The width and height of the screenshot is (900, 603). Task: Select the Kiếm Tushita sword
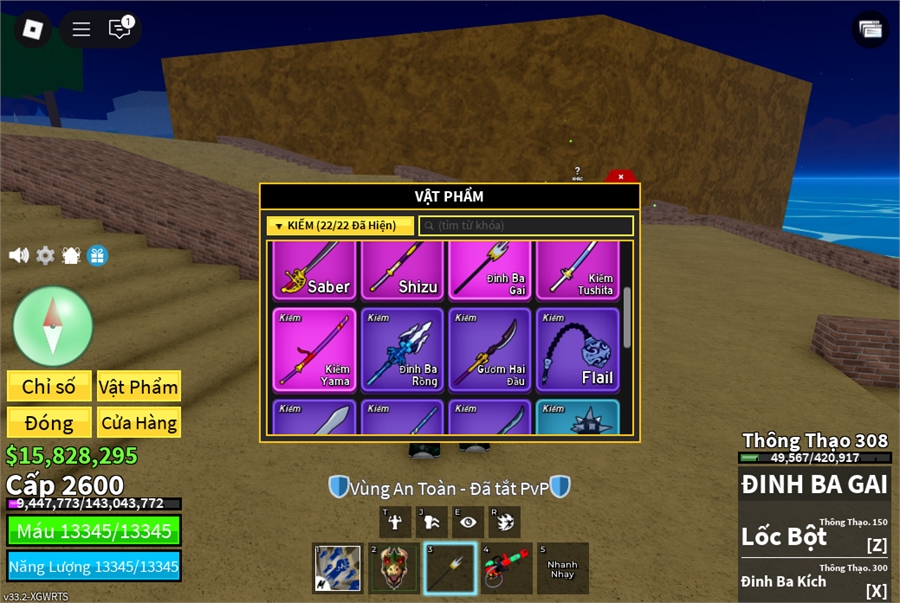[577, 270]
